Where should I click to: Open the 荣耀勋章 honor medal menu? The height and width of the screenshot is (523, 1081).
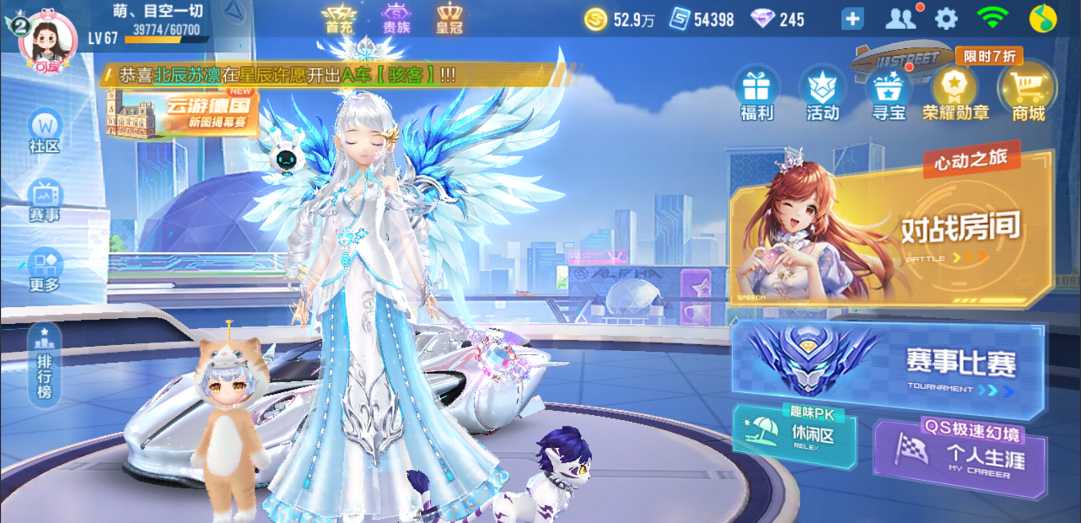coord(956,92)
